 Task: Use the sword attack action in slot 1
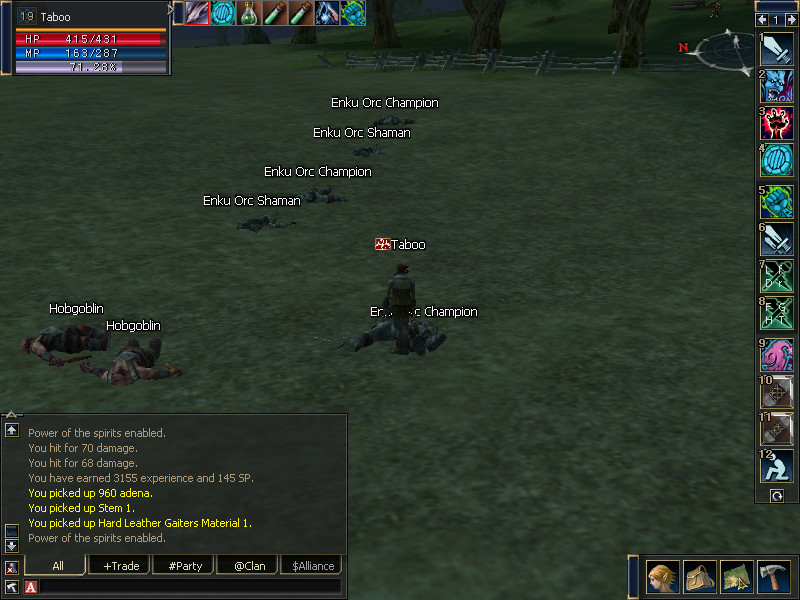coord(777,48)
